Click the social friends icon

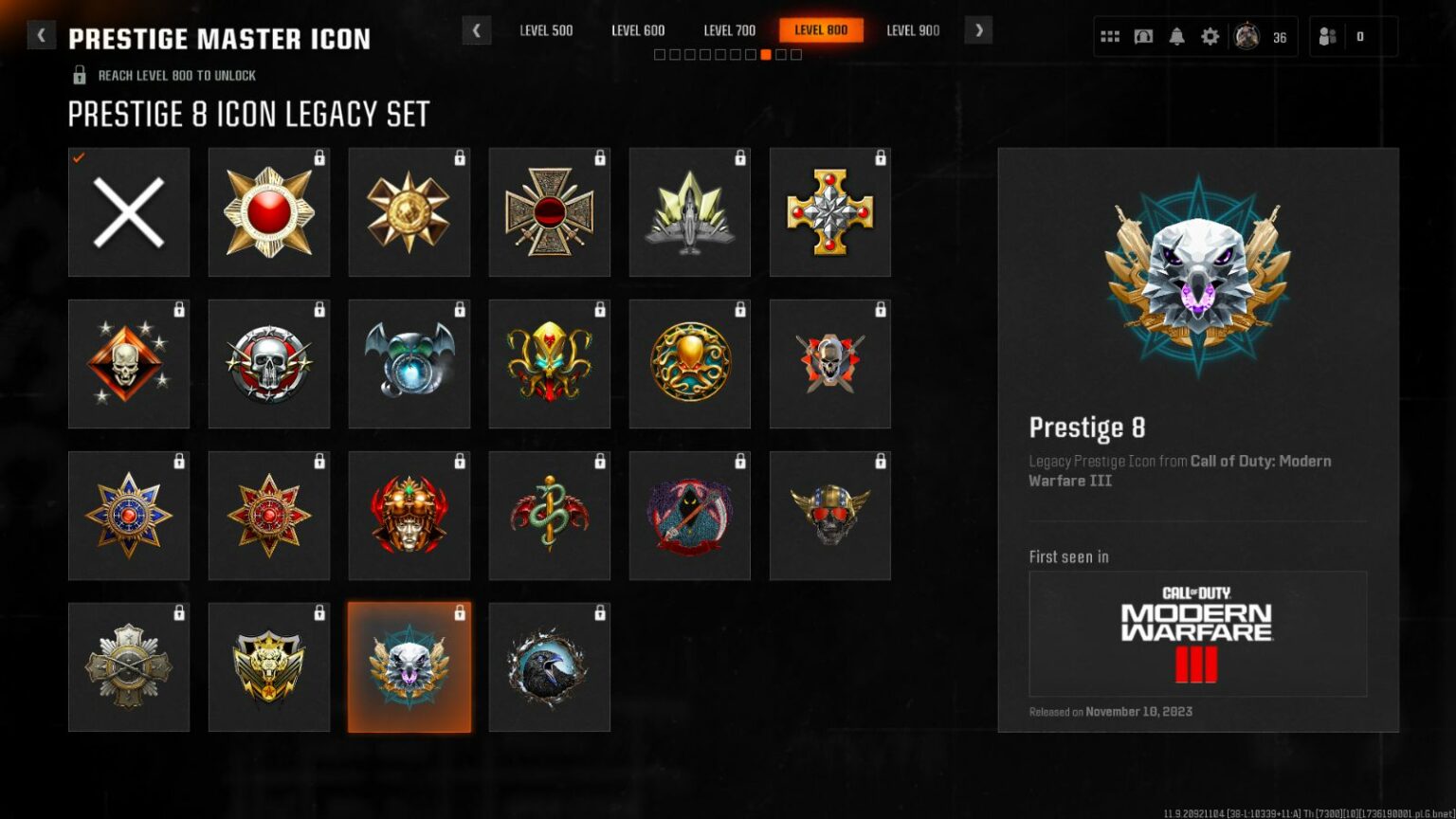(1325, 35)
